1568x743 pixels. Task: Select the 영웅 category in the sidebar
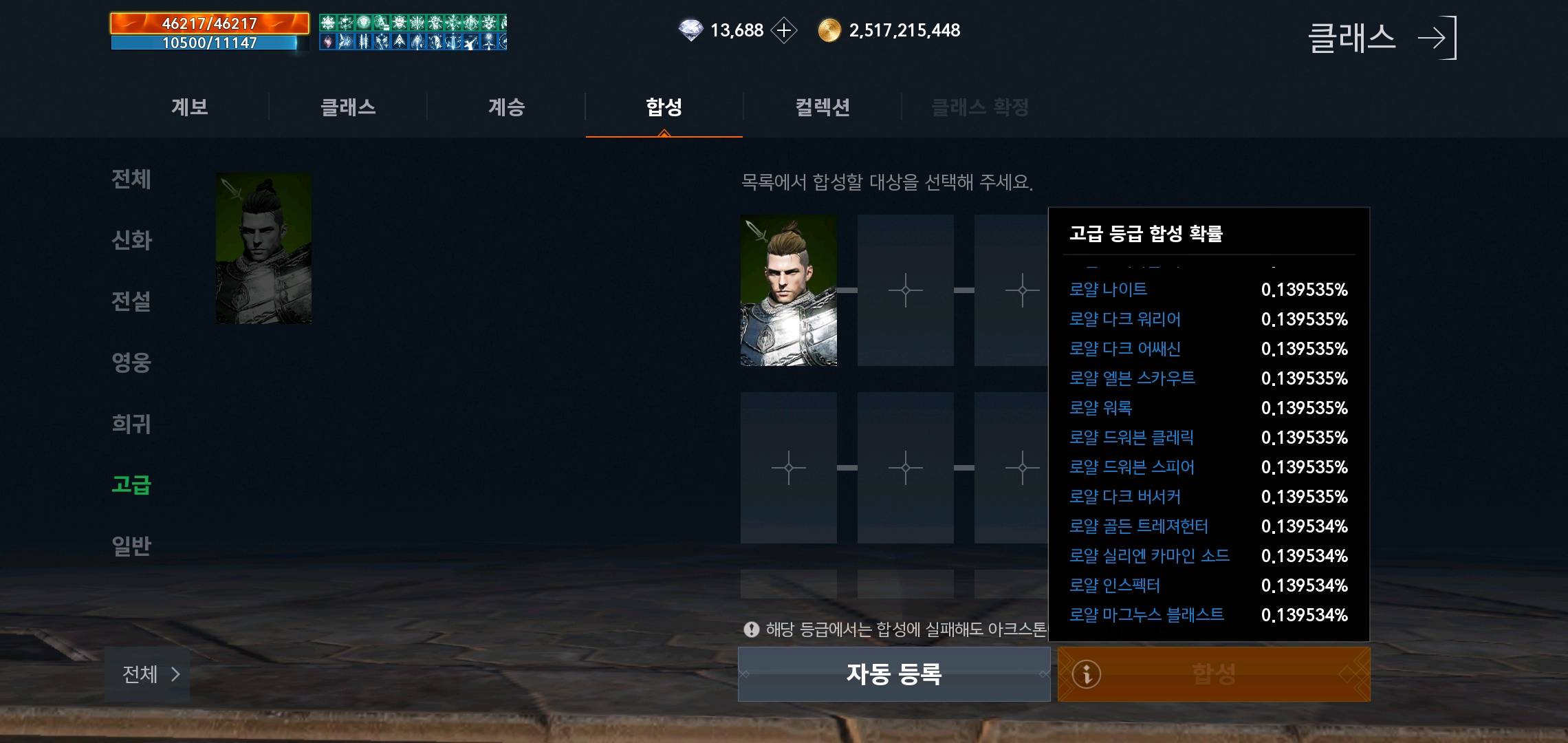click(132, 361)
